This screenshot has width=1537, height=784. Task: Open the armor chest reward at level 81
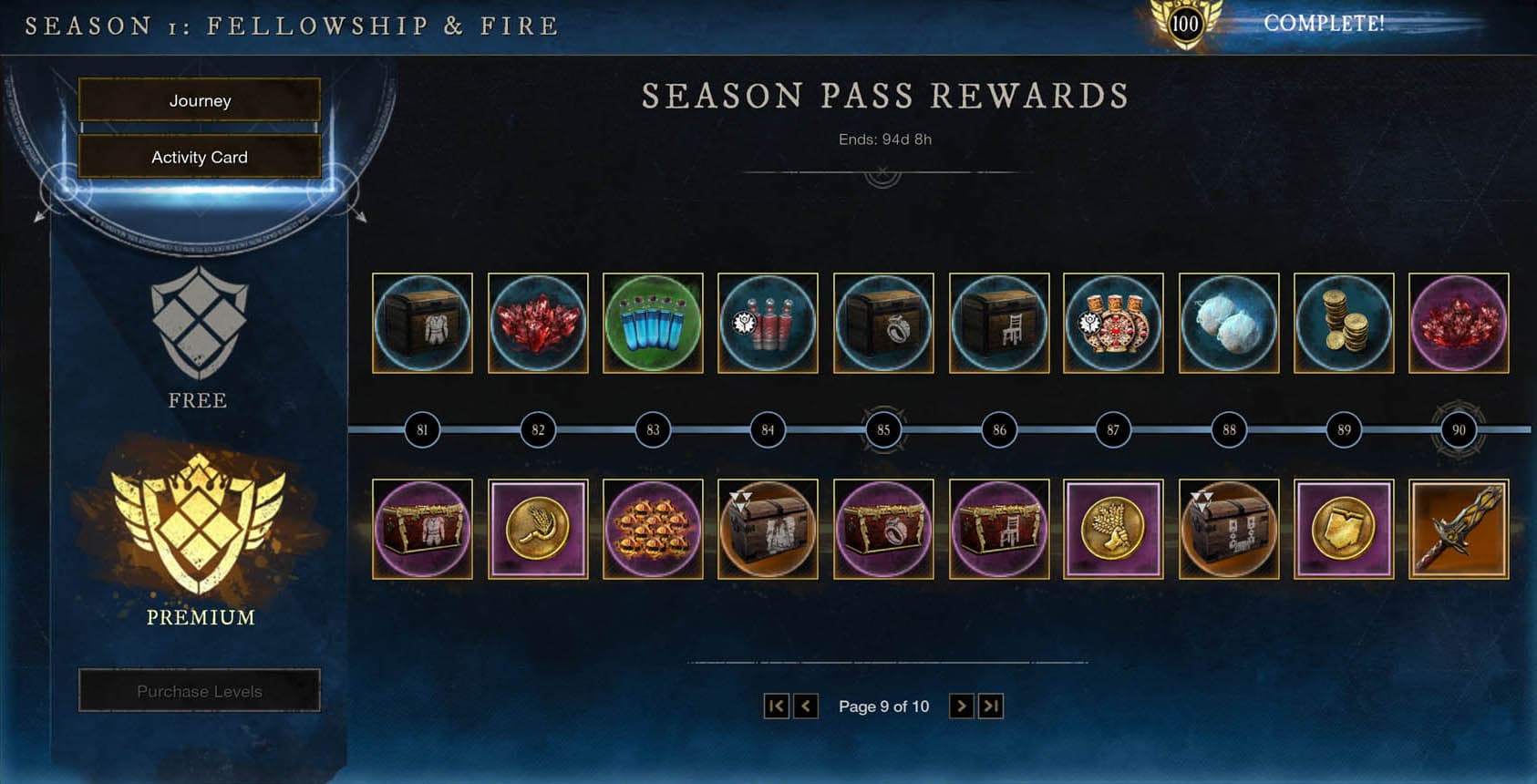pyautogui.click(x=422, y=324)
